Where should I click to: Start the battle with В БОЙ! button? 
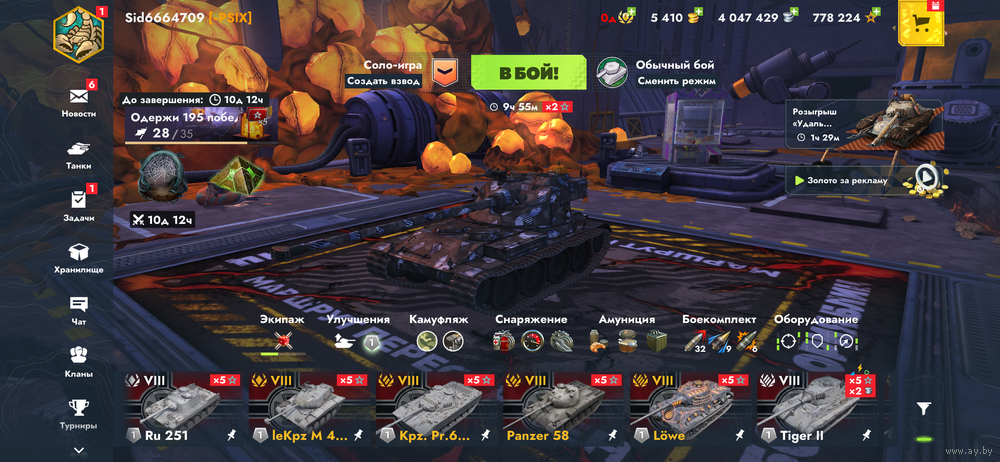pos(529,72)
